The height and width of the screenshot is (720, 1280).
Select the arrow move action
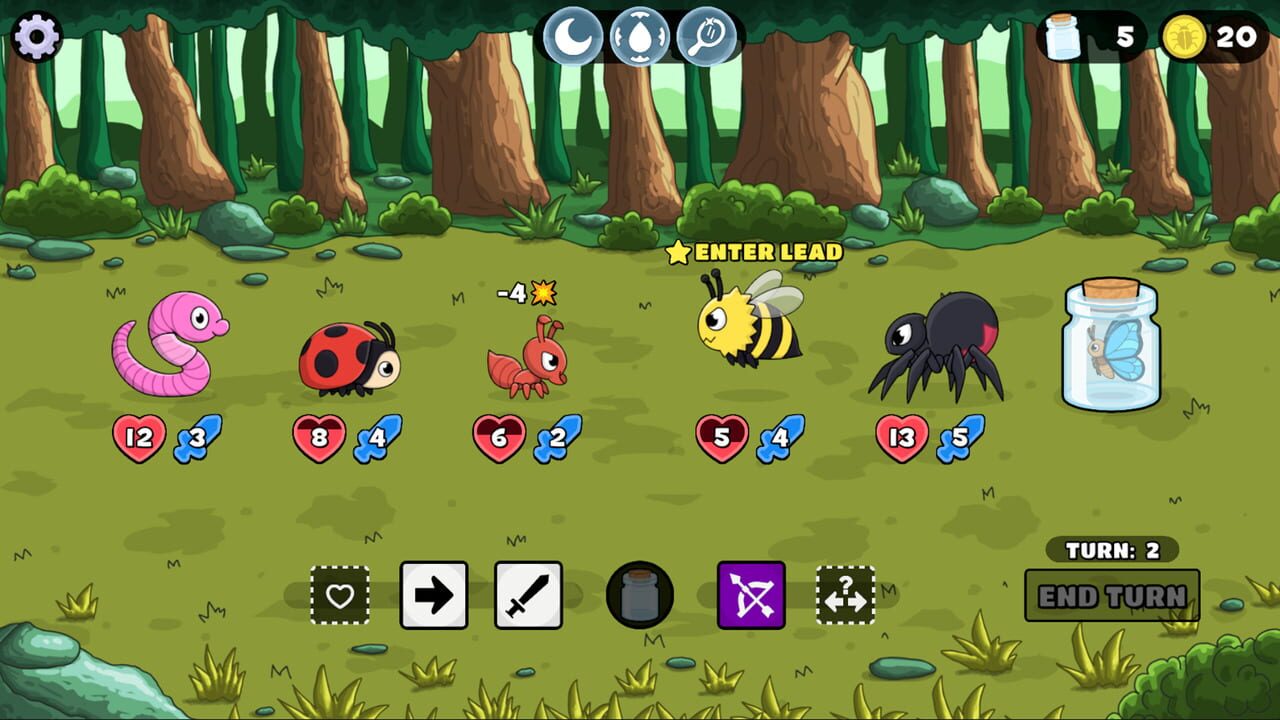(432, 596)
